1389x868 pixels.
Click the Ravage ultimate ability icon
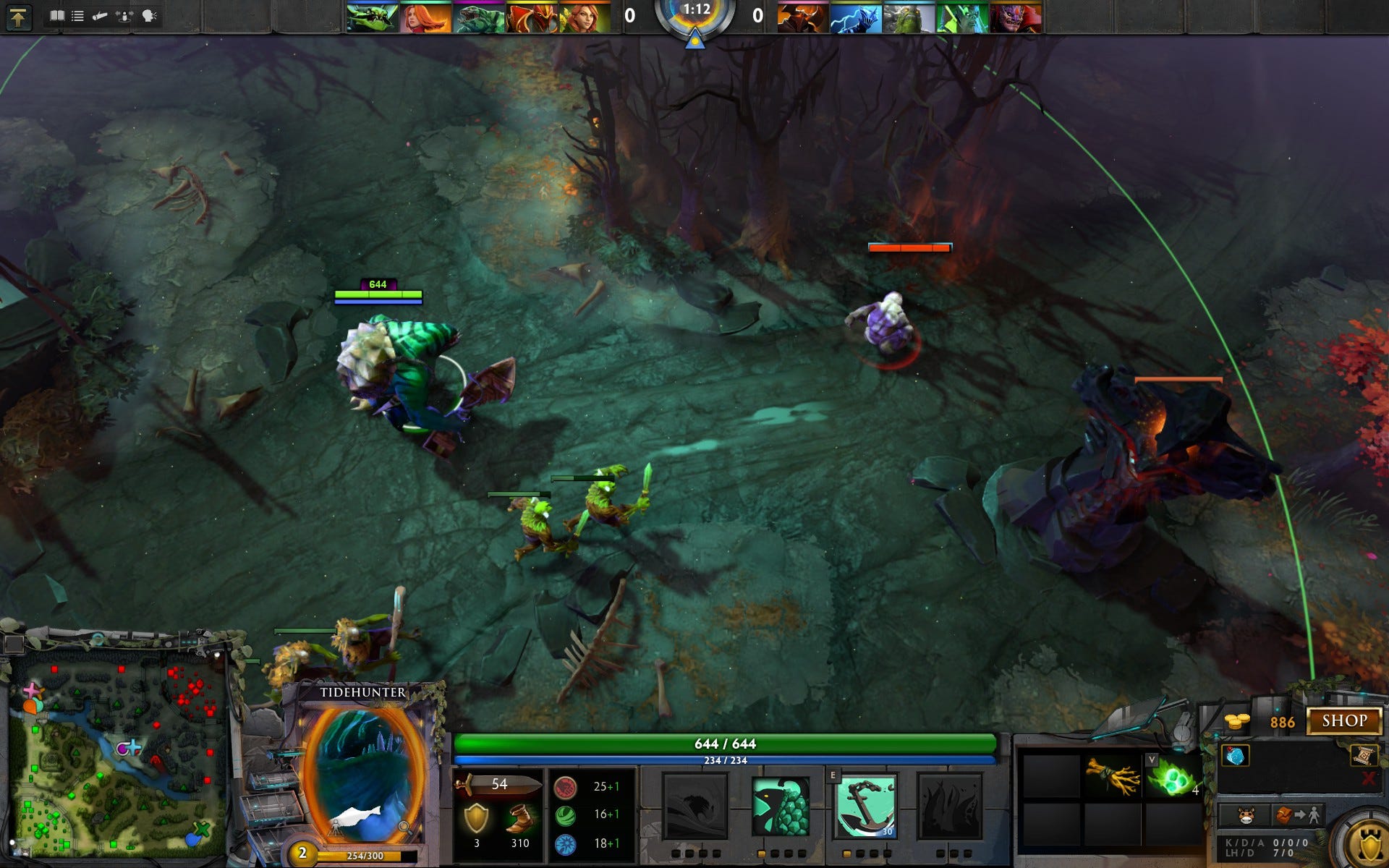point(949,805)
